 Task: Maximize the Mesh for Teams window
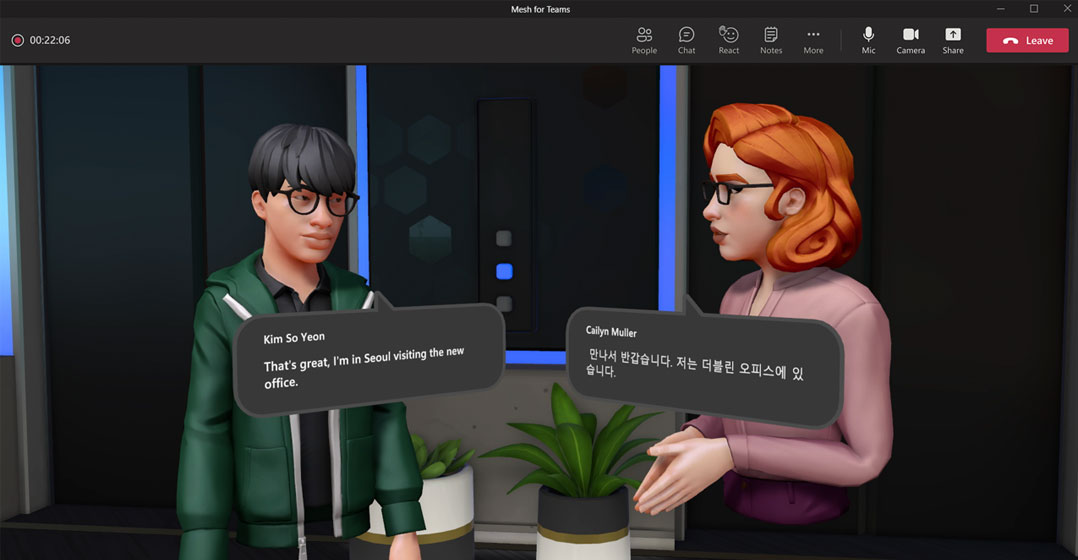pyautogui.click(x=1034, y=9)
